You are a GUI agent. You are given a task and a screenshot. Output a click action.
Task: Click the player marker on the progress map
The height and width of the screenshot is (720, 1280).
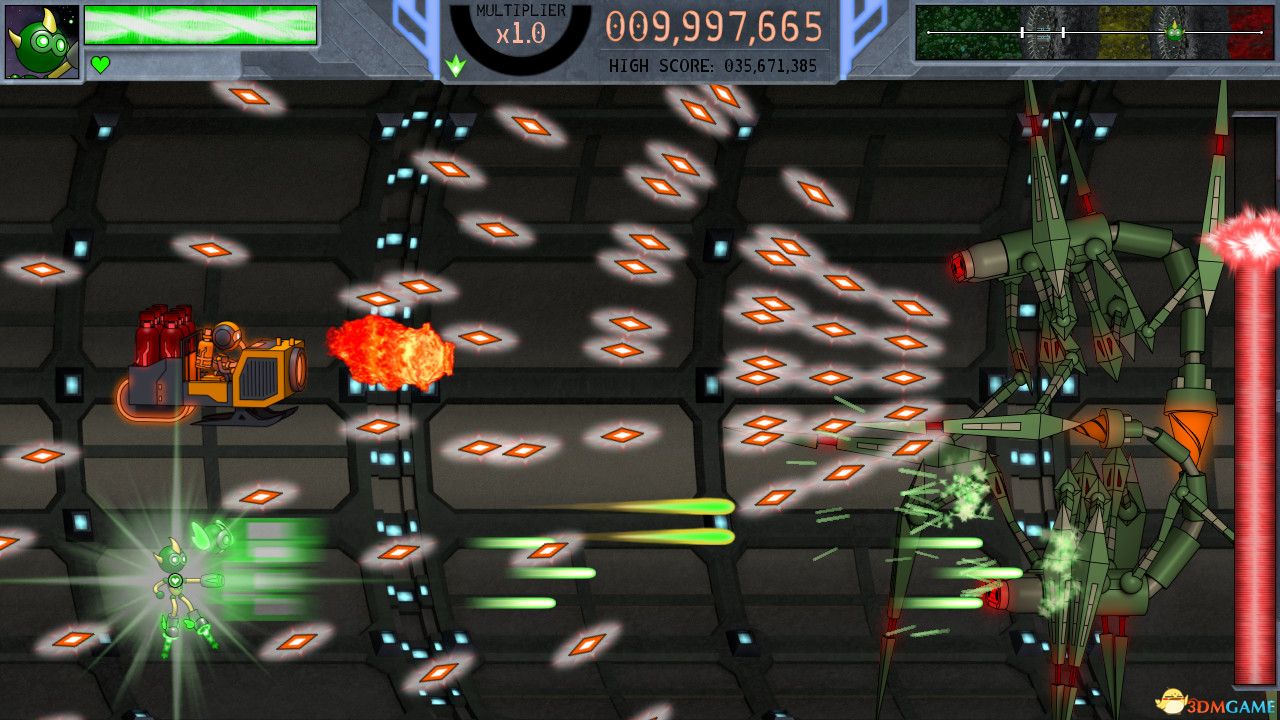(1174, 30)
